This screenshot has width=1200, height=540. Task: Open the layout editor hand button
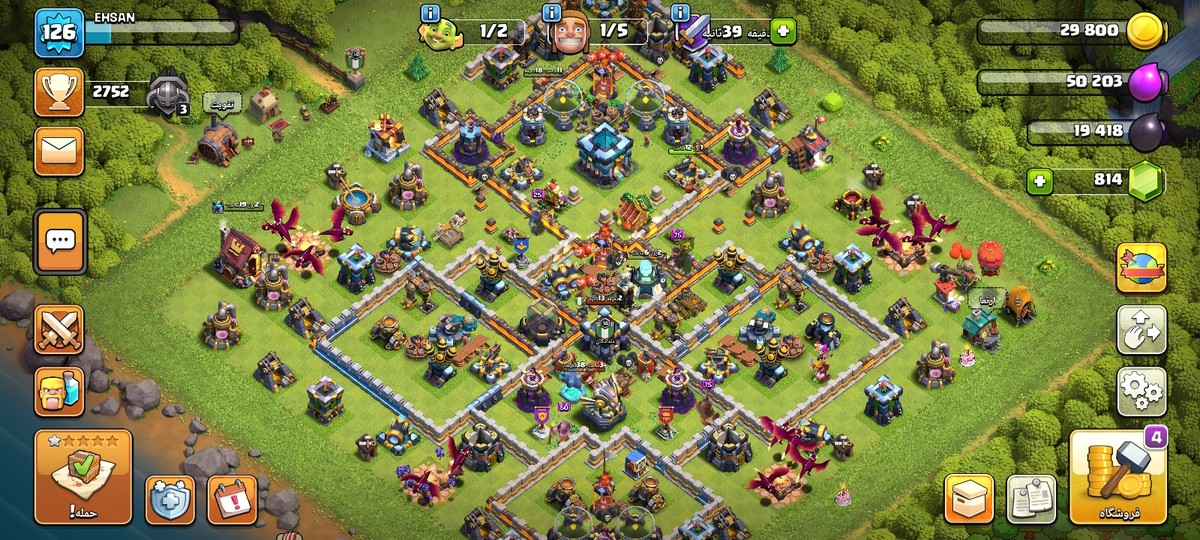point(1141,330)
